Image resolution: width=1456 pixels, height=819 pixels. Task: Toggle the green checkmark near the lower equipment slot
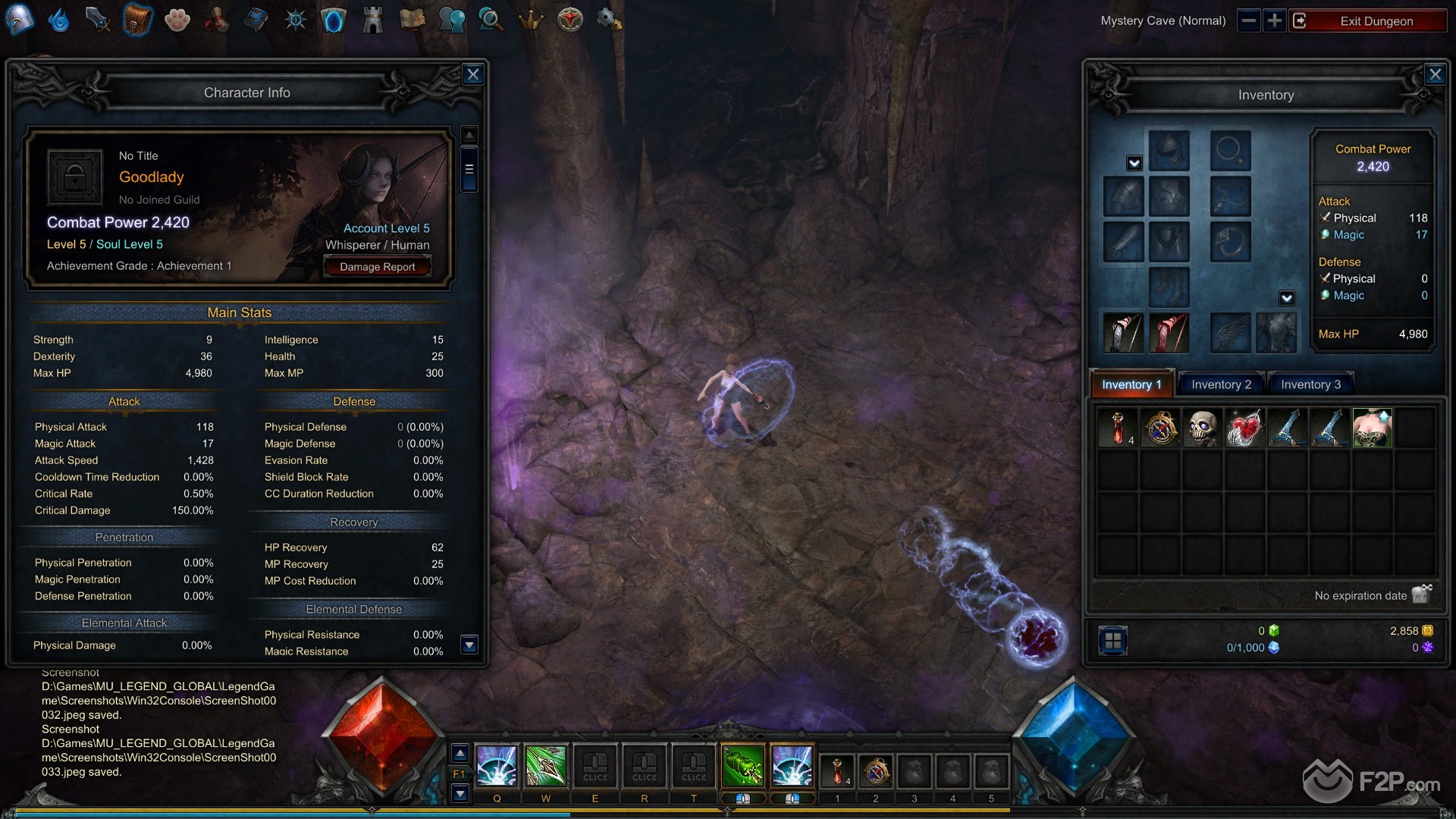coord(1287,297)
